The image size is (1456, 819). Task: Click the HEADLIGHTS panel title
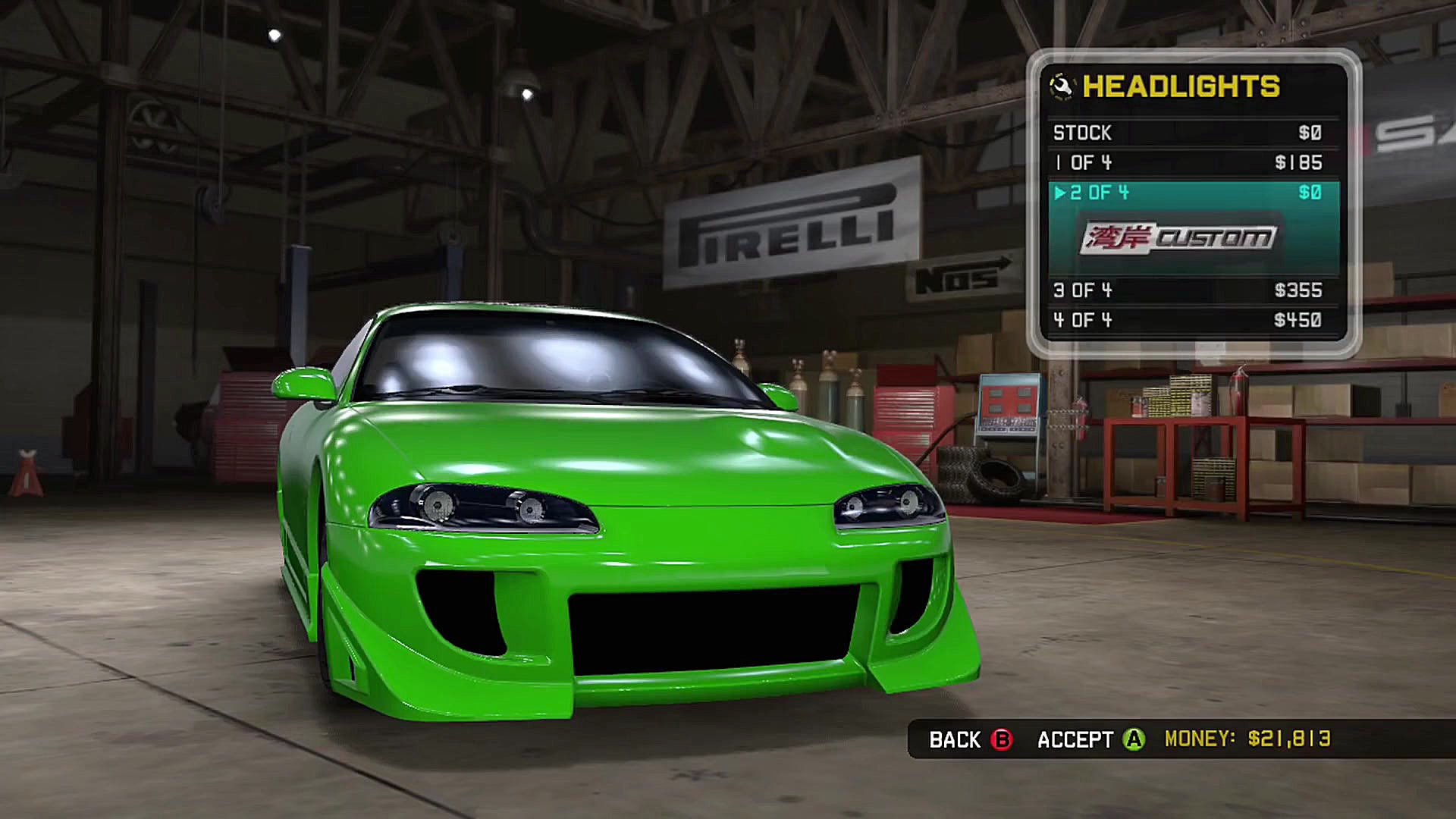tap(1181, 86)
